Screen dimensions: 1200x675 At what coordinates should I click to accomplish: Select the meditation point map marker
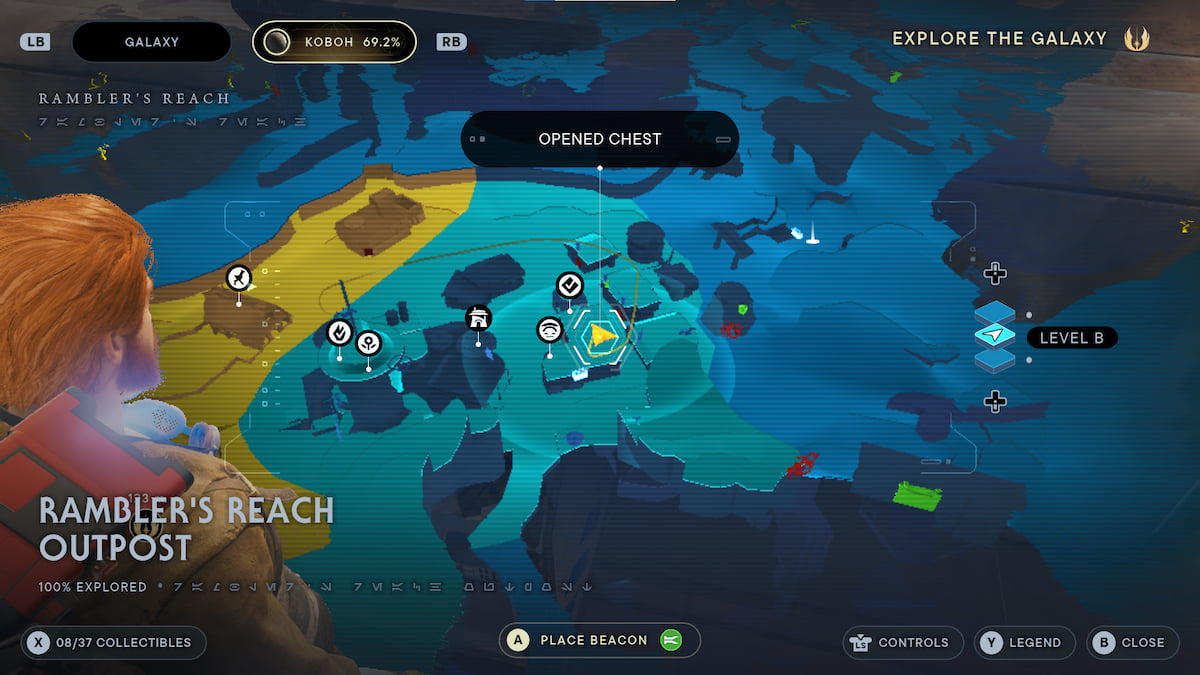tap(549, 329)
